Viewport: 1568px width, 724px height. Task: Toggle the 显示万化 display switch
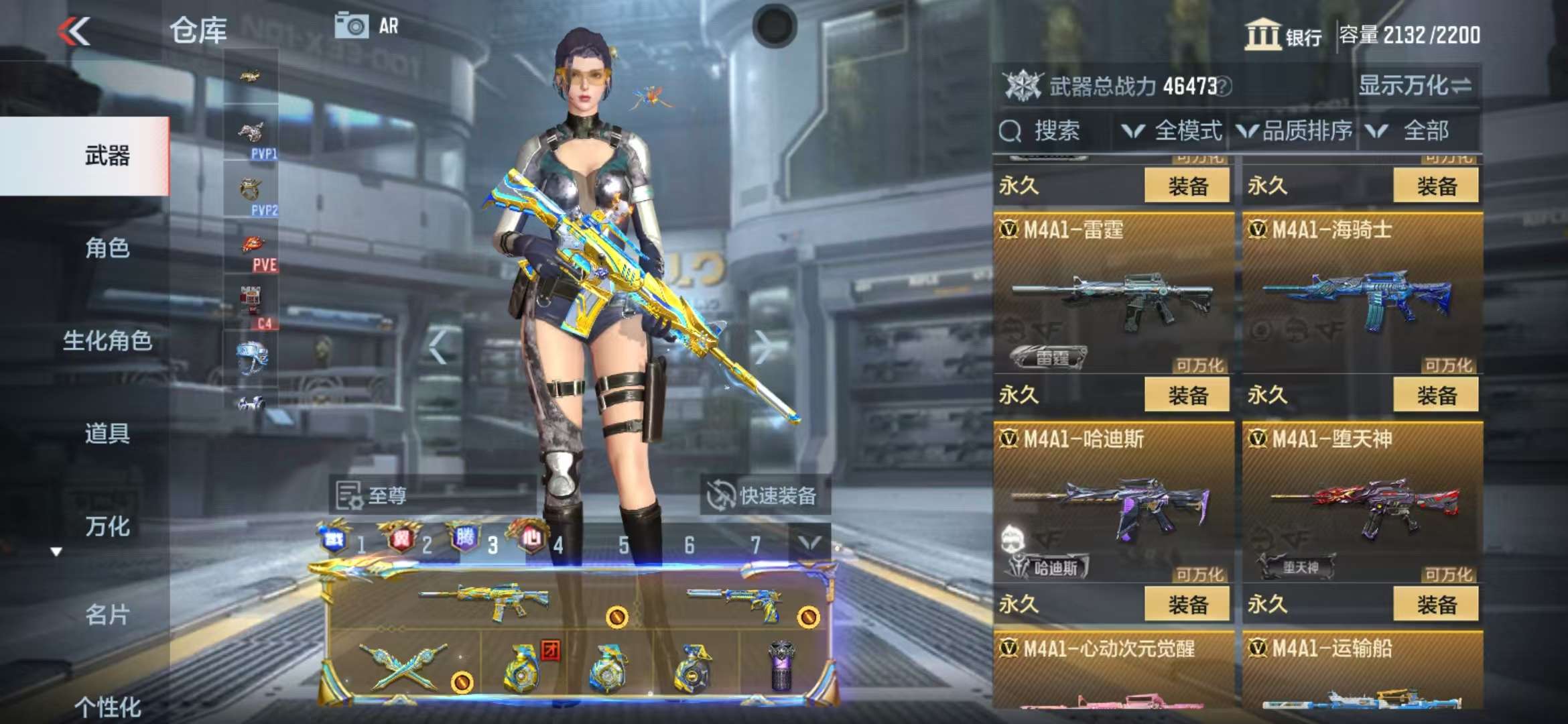1414,86
